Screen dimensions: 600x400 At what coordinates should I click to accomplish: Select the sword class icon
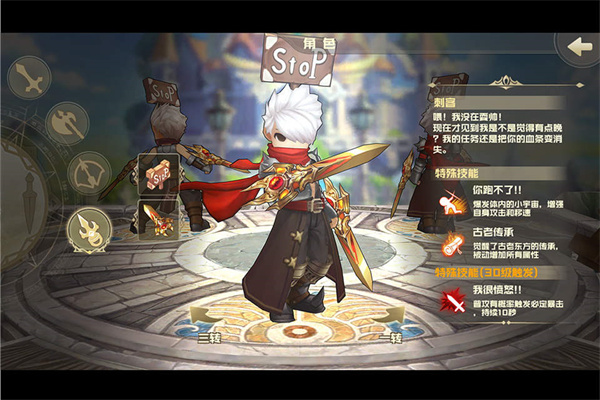pos(30,80)
